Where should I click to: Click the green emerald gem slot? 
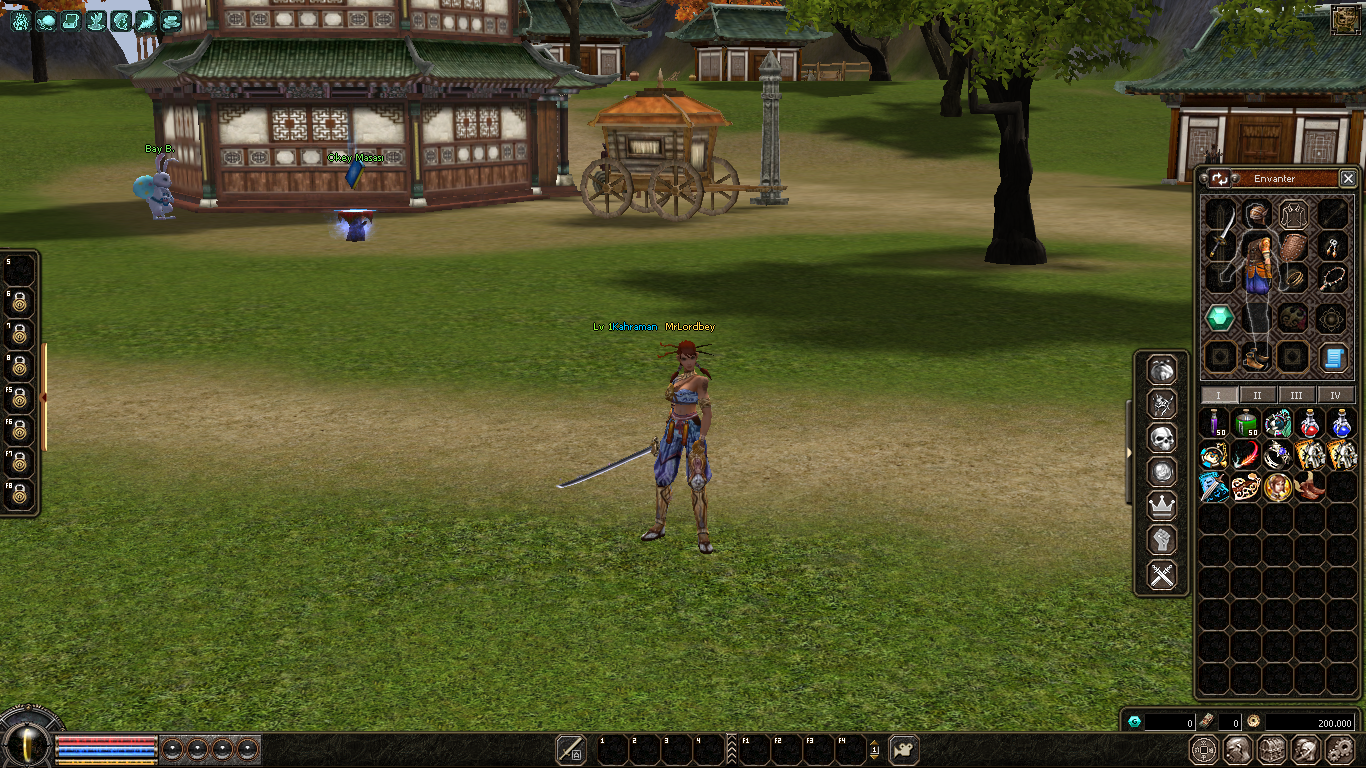1219,318
